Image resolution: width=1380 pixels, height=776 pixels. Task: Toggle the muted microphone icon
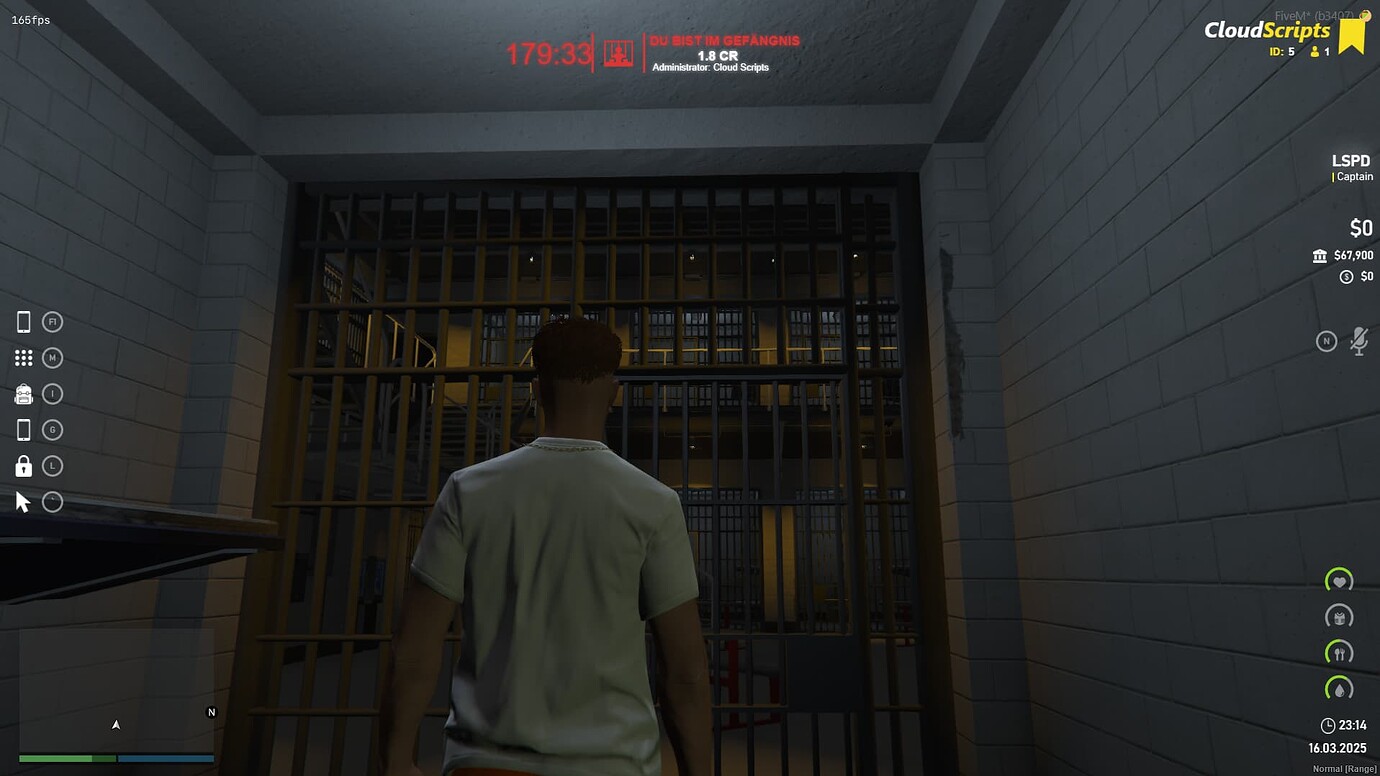(x=1359, y=340)
